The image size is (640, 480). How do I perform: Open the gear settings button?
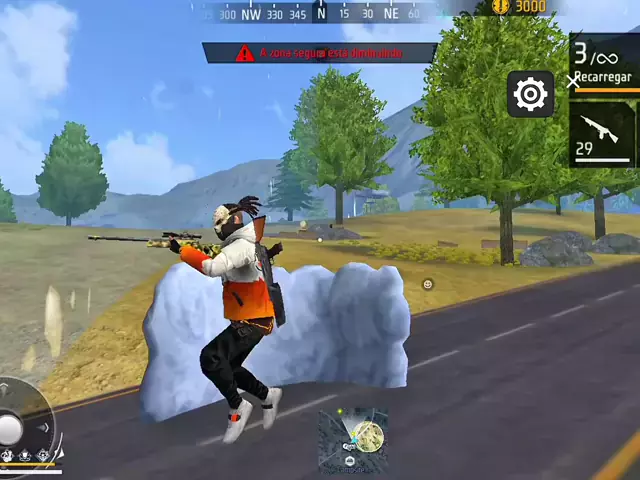(530, 95)
